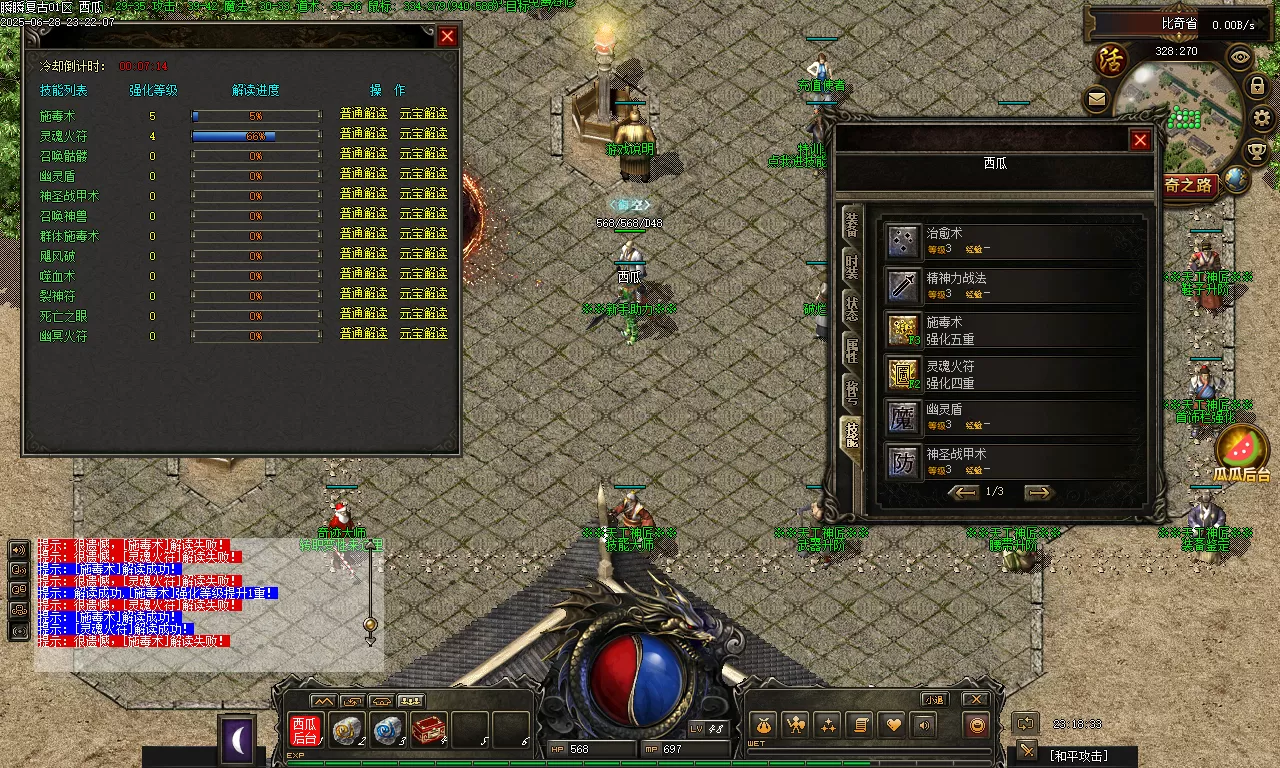This screenshot has width=1280, height=768.
Task: Select the 治愈术 skill icon
Action: tap(903, 241)
